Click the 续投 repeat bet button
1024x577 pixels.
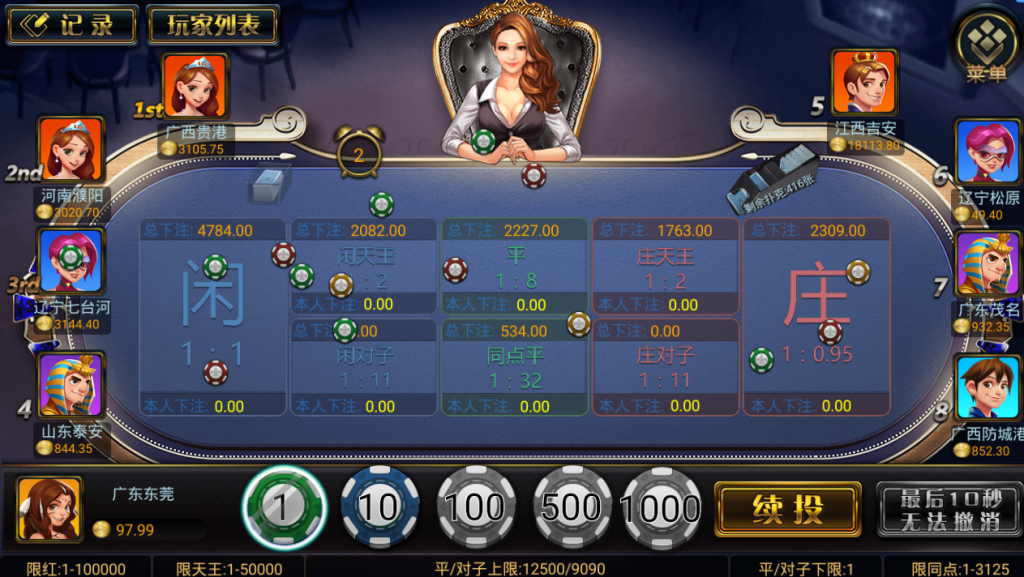(787, 509)
